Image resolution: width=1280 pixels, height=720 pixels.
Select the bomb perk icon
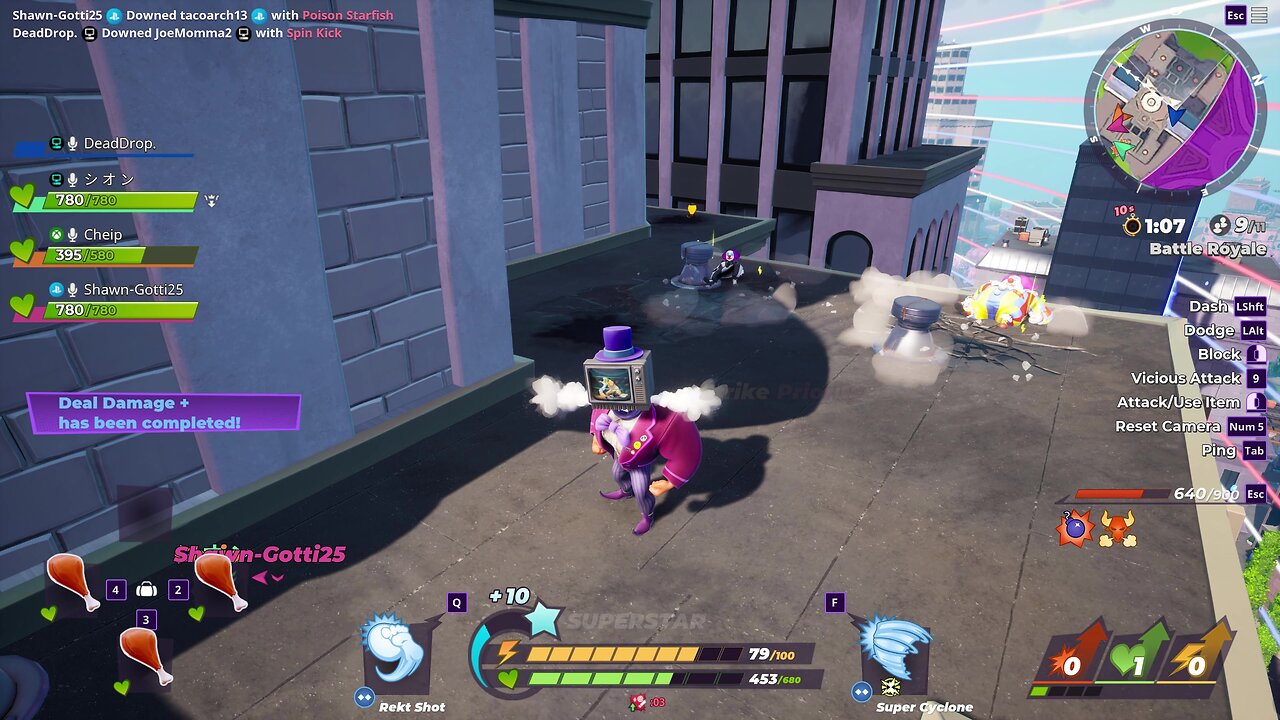1076,528
